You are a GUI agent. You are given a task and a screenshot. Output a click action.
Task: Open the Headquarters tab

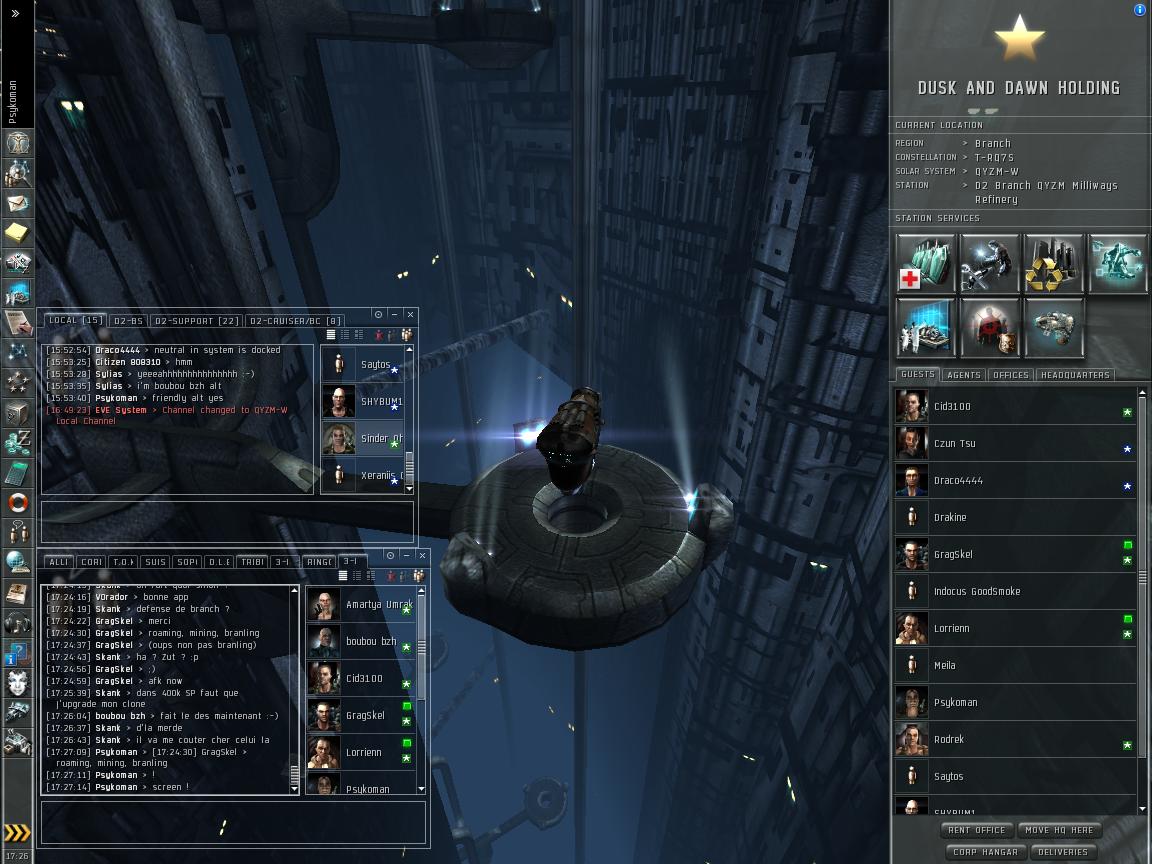(1075, 375)
